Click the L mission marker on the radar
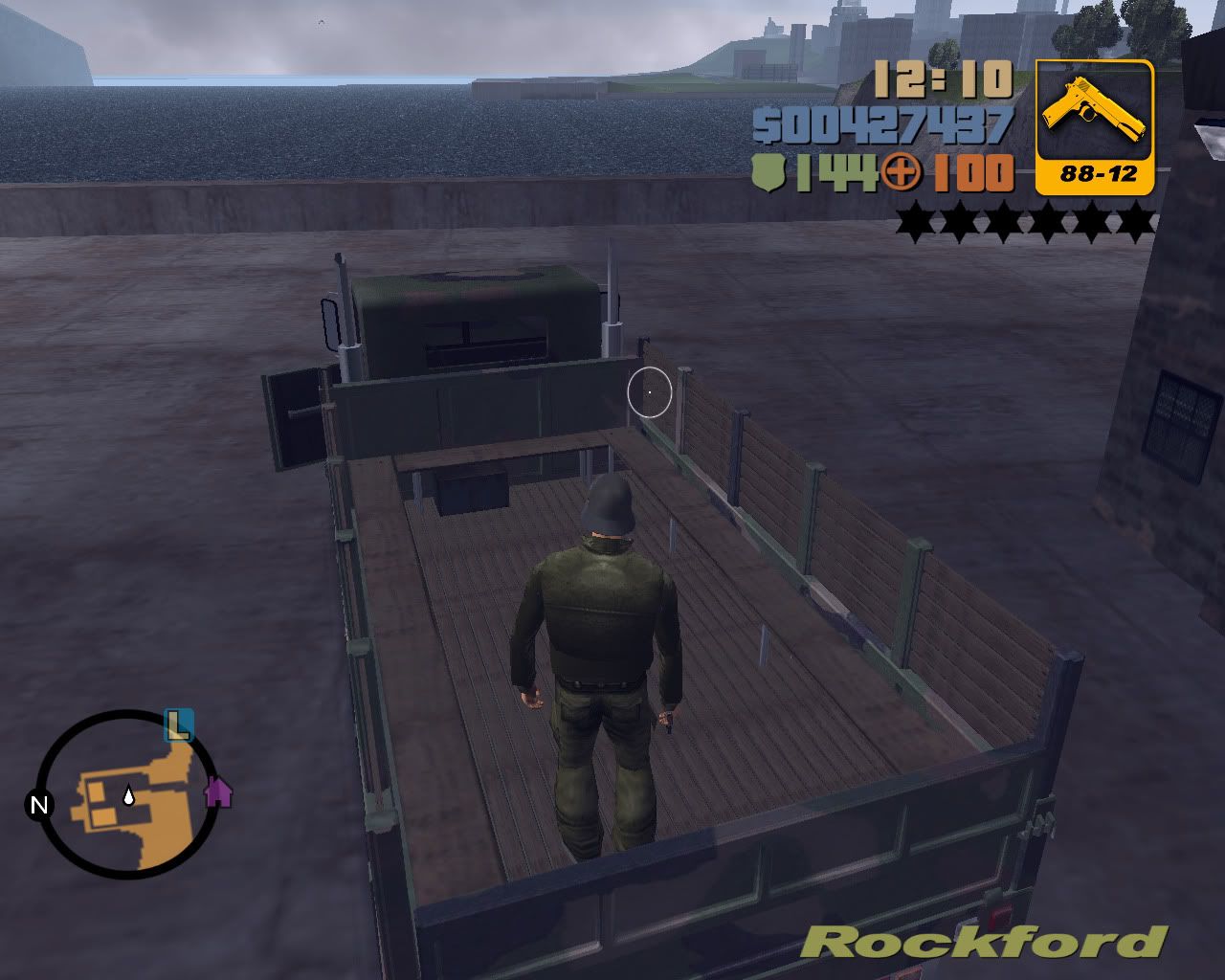Viewport: 1225px width, 980px height. (x=178, y=724)
